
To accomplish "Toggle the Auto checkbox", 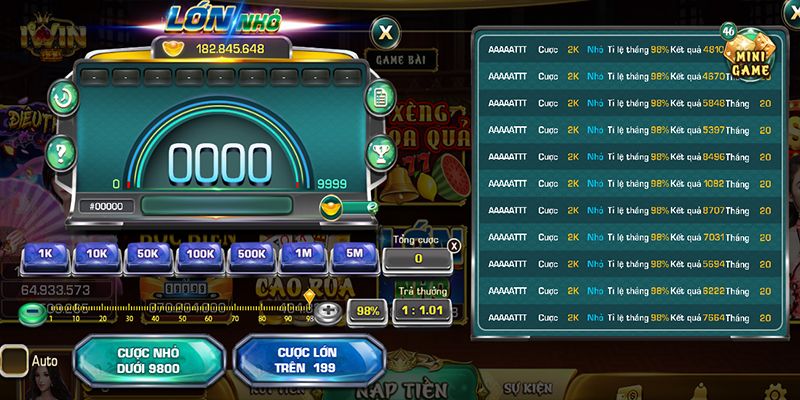I will (x=14, y=360).
